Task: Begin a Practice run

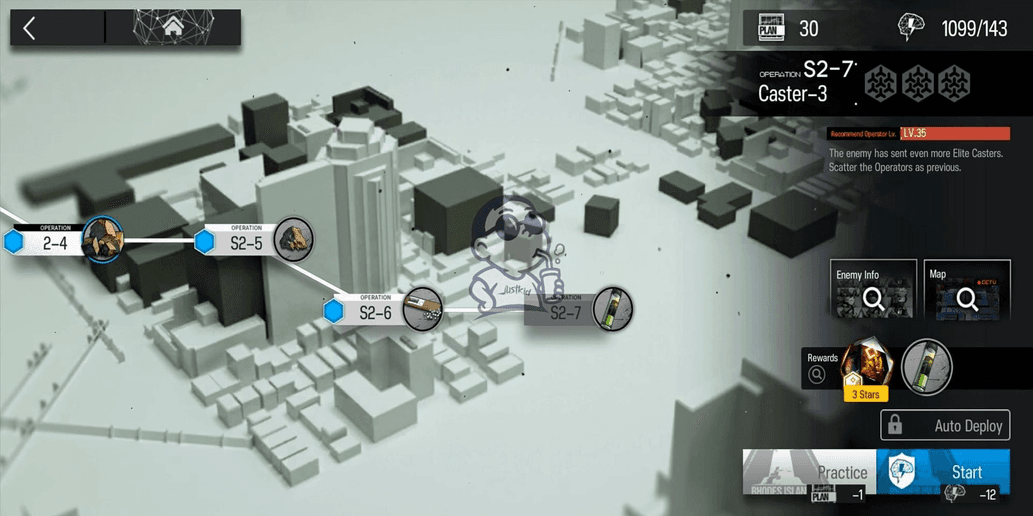Action: click(810, 472)
